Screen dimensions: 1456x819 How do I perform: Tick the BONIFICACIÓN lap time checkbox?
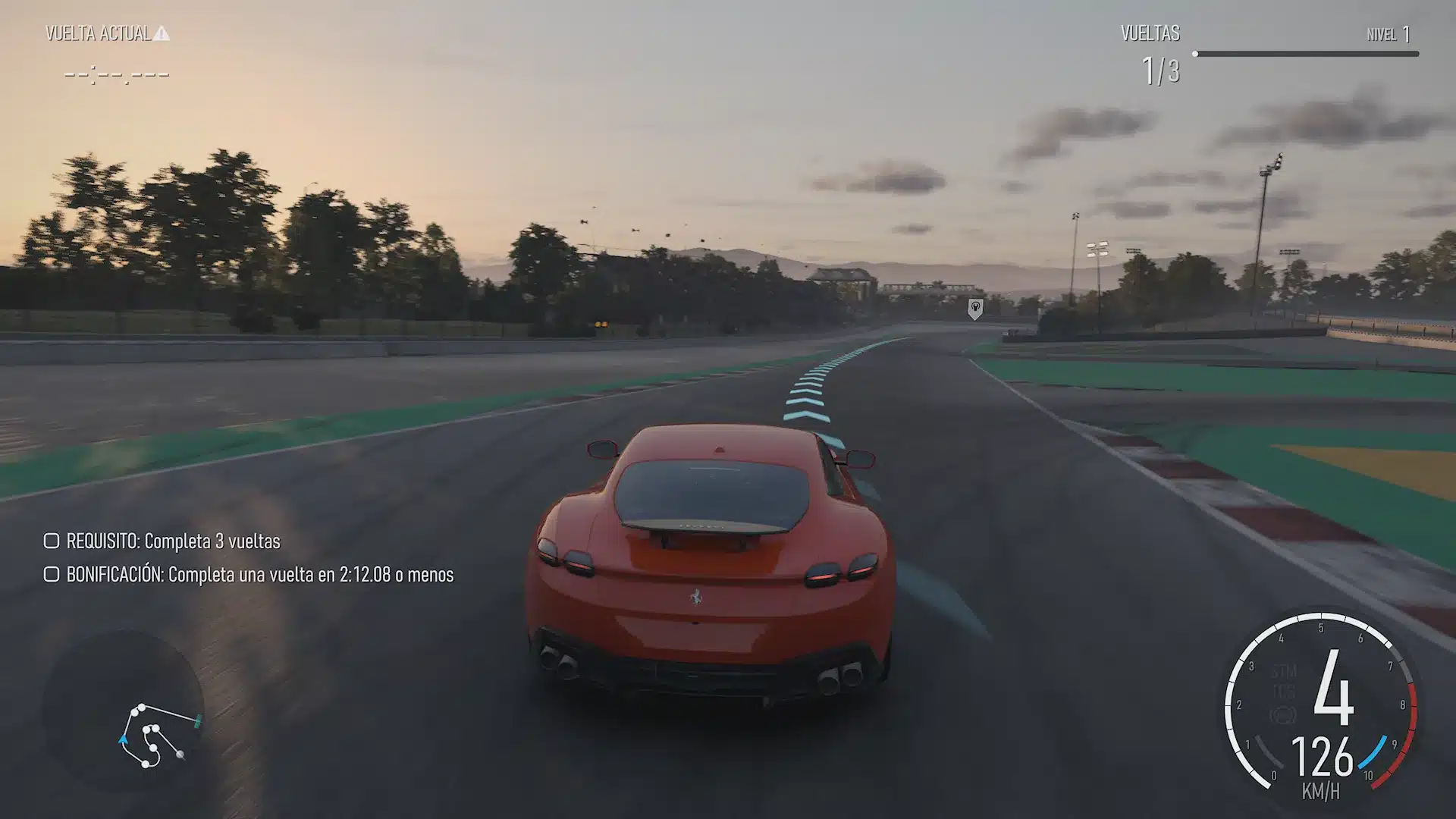52,574
